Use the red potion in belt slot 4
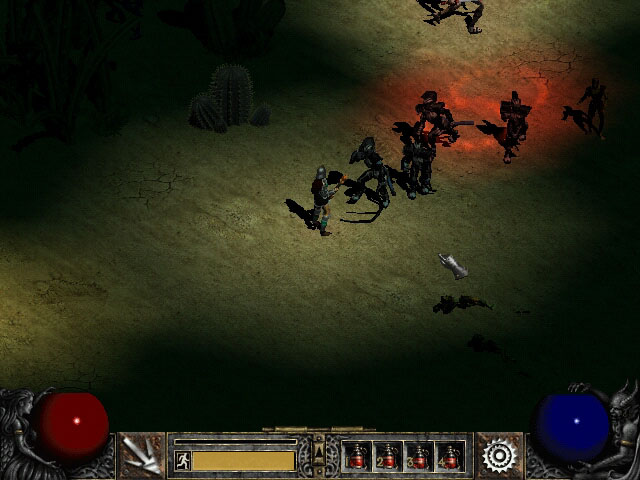640x480 pixels. [x=450, y=456]
